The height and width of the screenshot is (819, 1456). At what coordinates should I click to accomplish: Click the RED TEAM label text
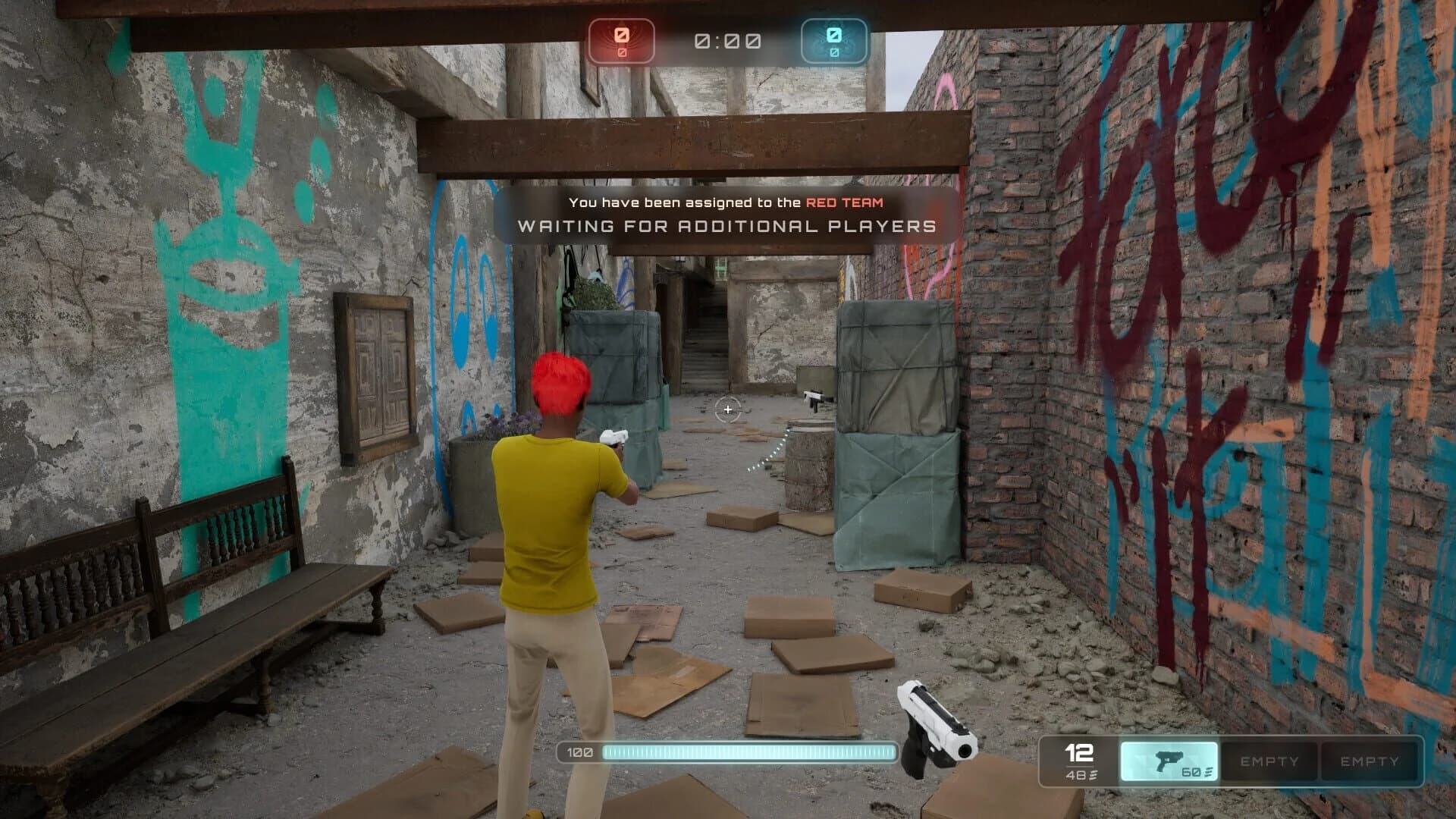[845, 202]
